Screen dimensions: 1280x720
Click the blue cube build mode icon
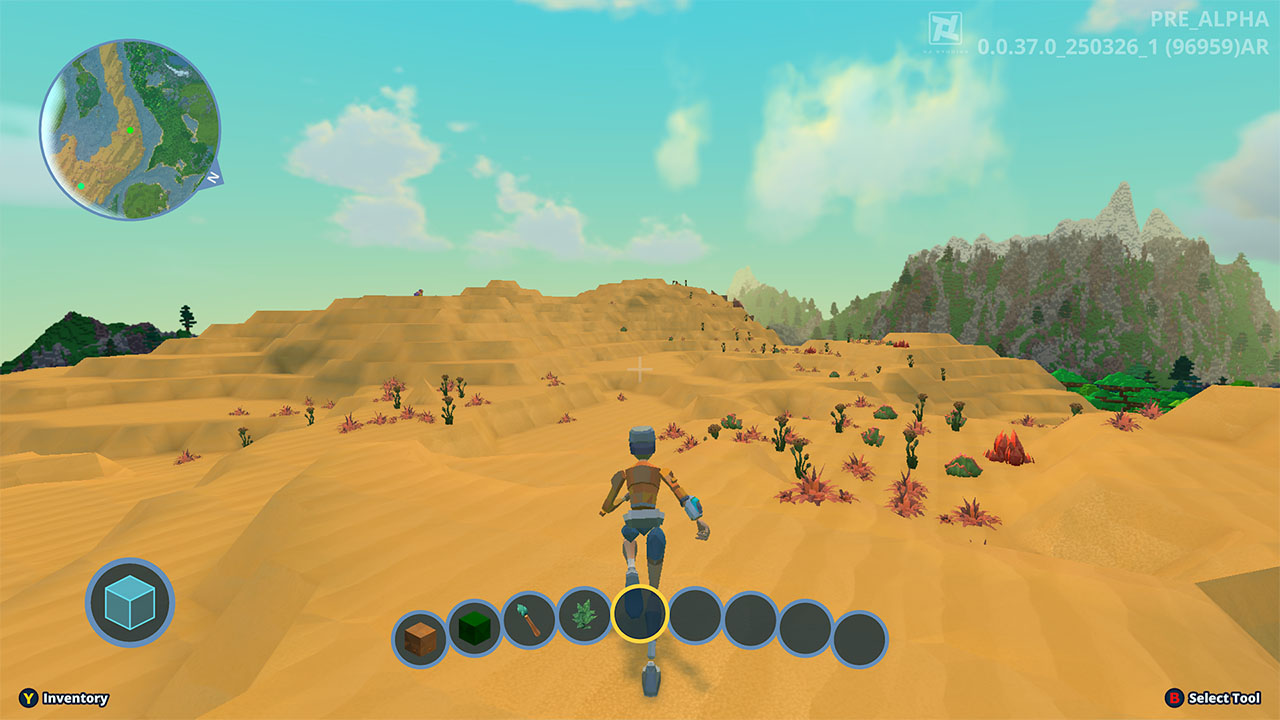click(130, 602)
